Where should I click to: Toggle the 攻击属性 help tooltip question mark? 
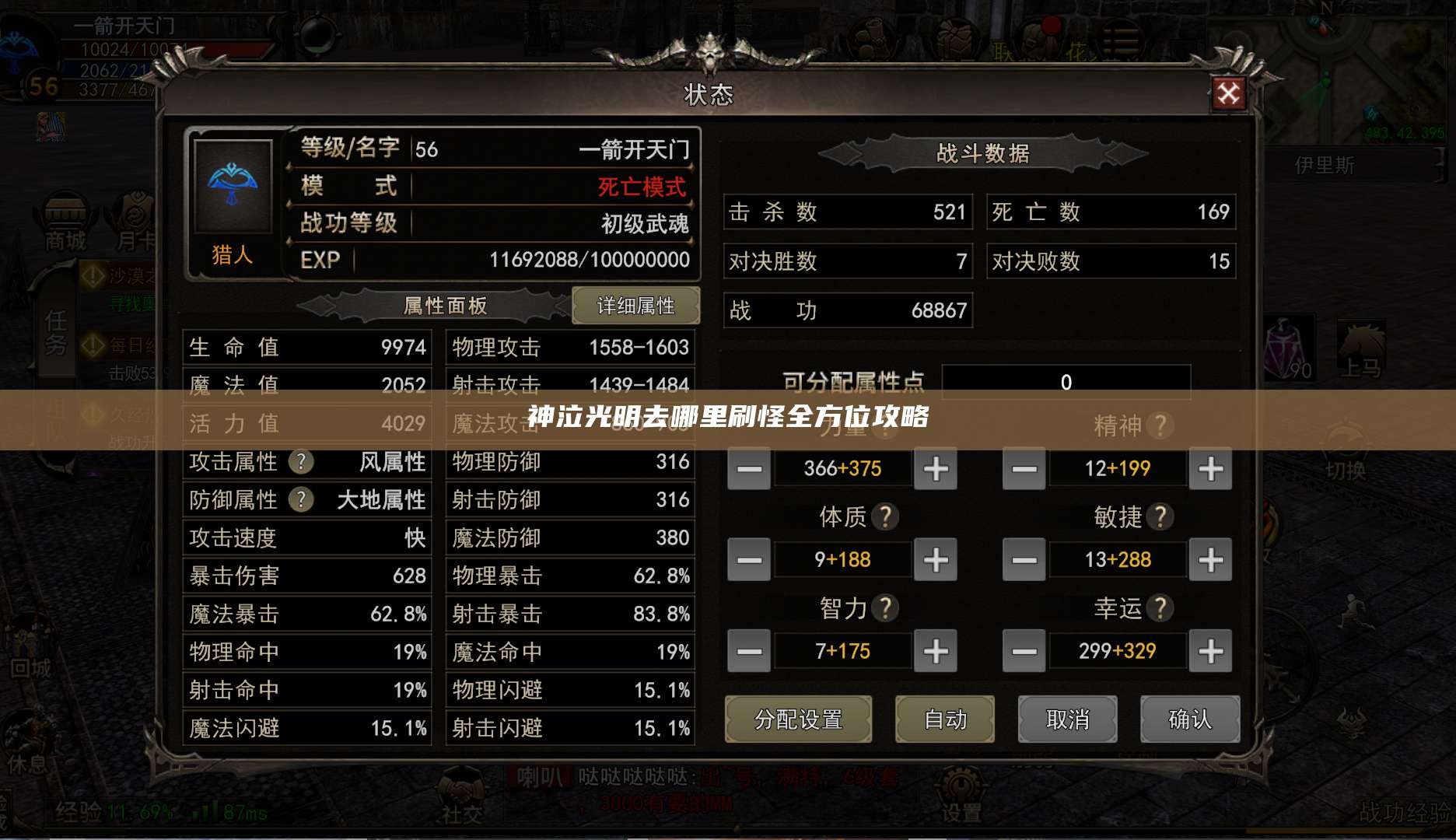(x=302, y=462)
